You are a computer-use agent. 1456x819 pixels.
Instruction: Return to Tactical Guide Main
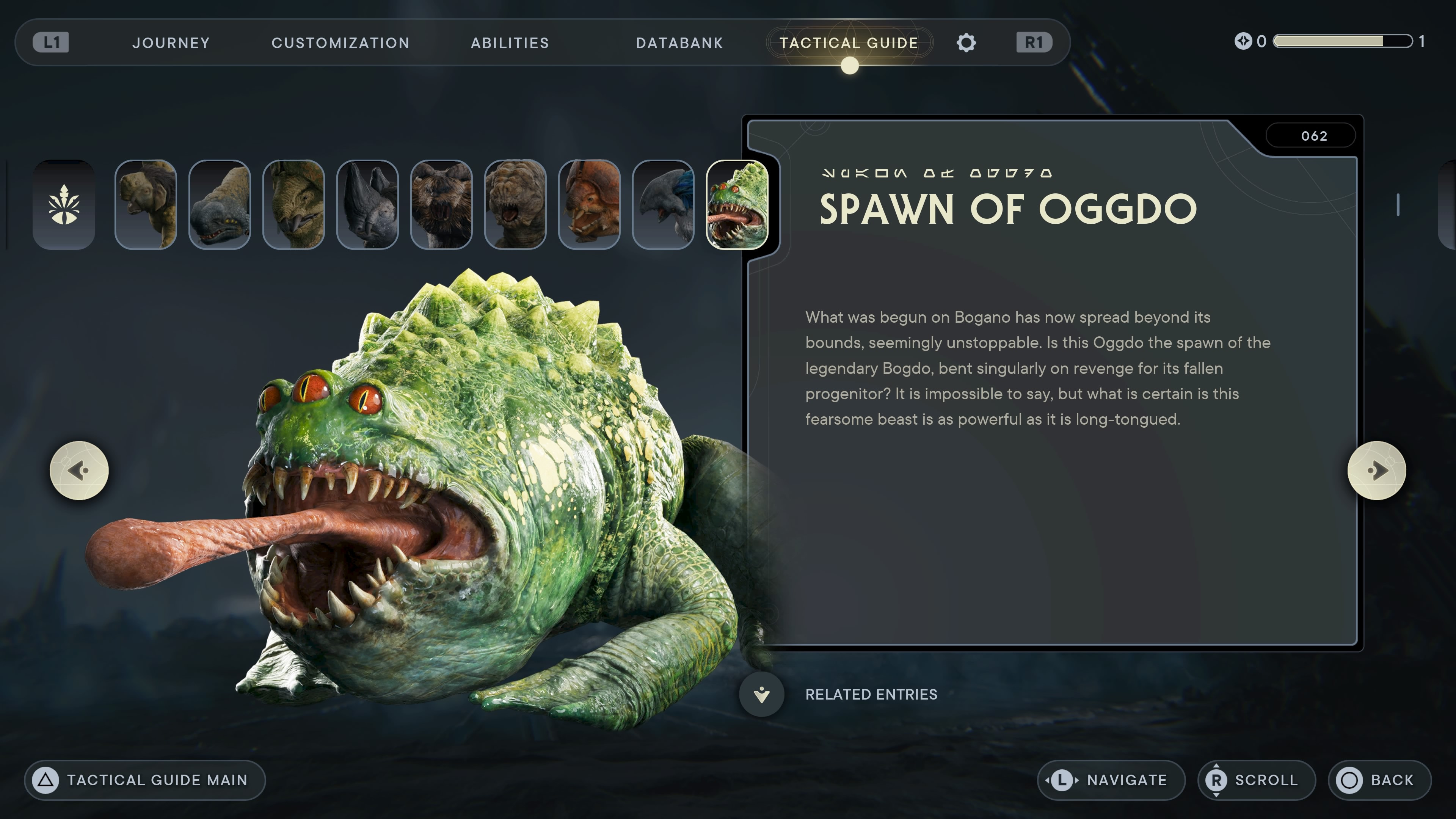tap(145, 780)
